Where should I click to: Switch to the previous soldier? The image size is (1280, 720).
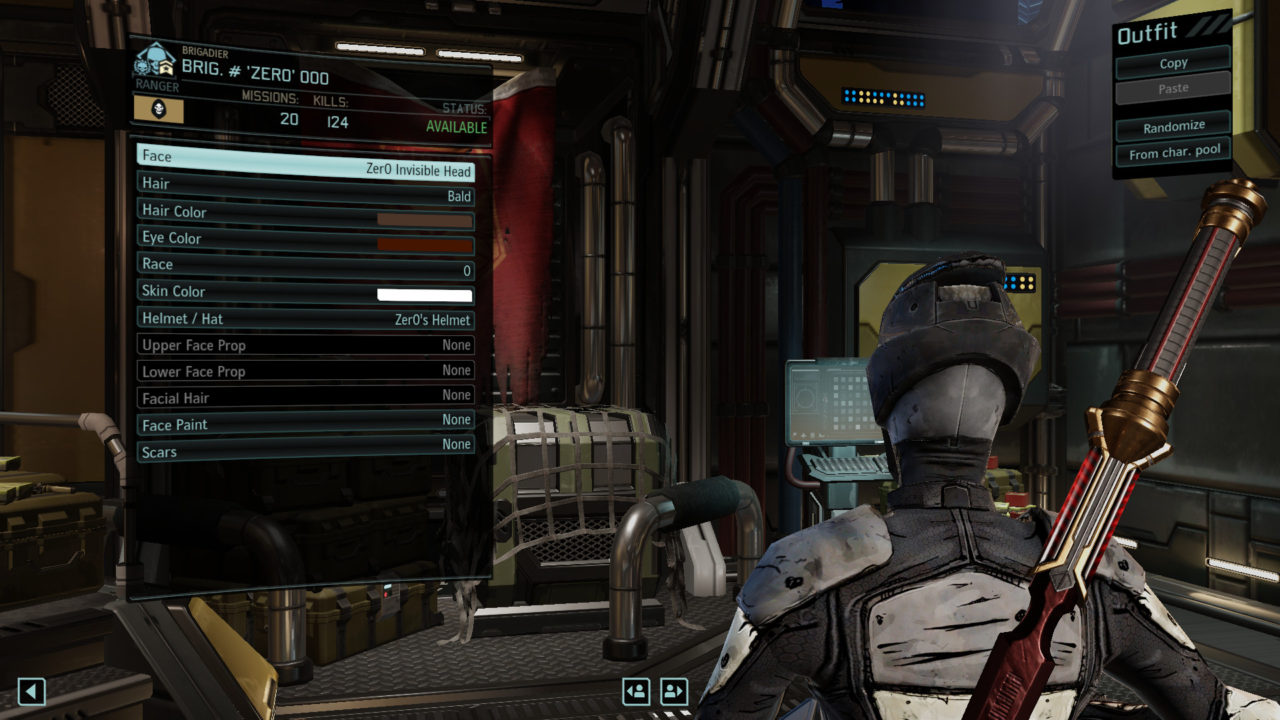coord(637,691)
